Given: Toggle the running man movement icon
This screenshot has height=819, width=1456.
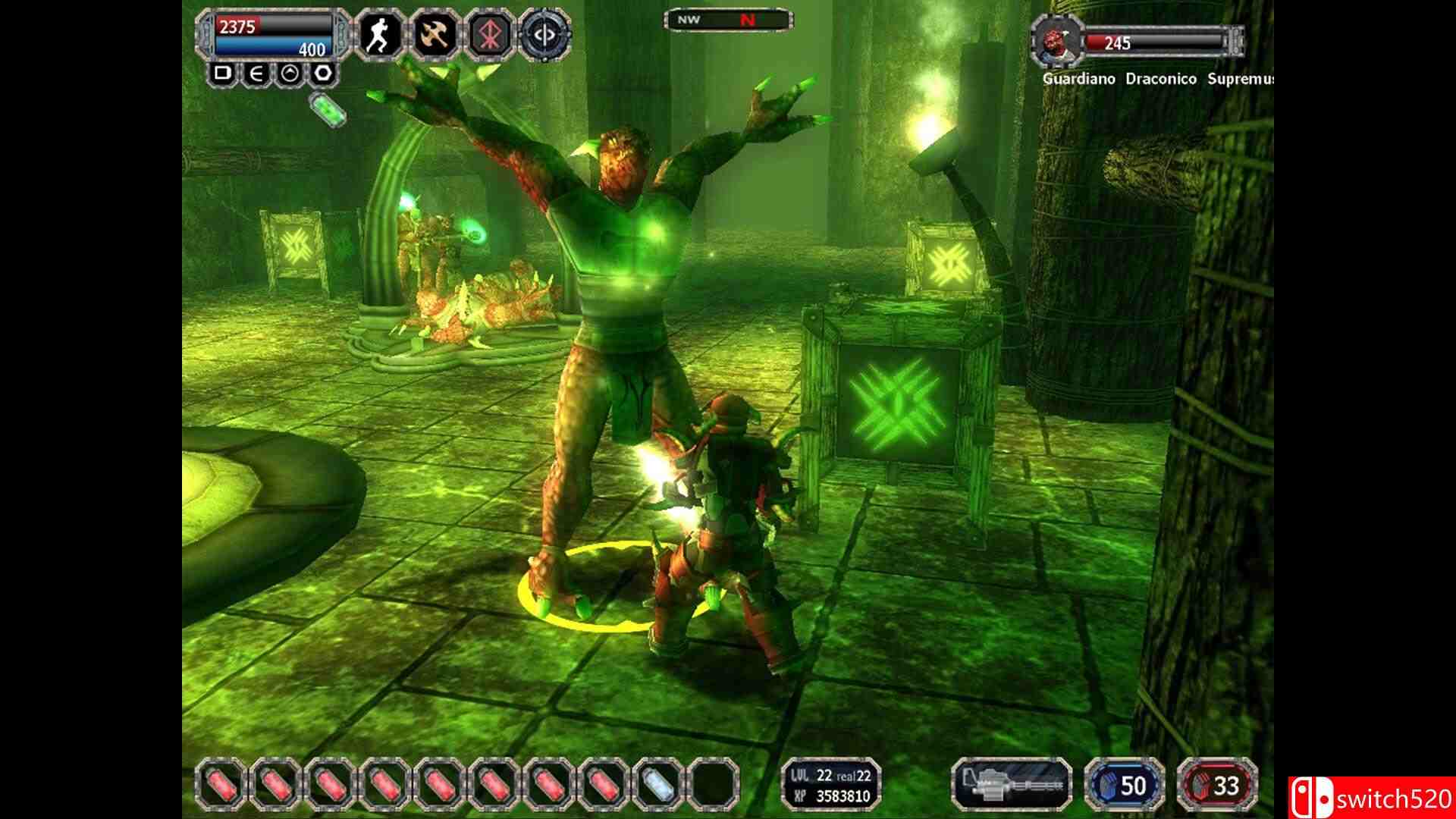Looking at the screenshot, I should [x=377, y=35].
